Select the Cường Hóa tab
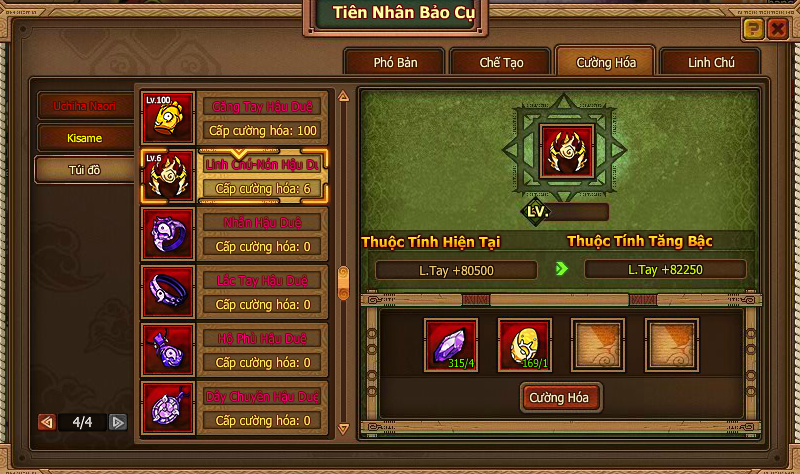The height and width of the screenshot is (474, 800). click(605, 62)
